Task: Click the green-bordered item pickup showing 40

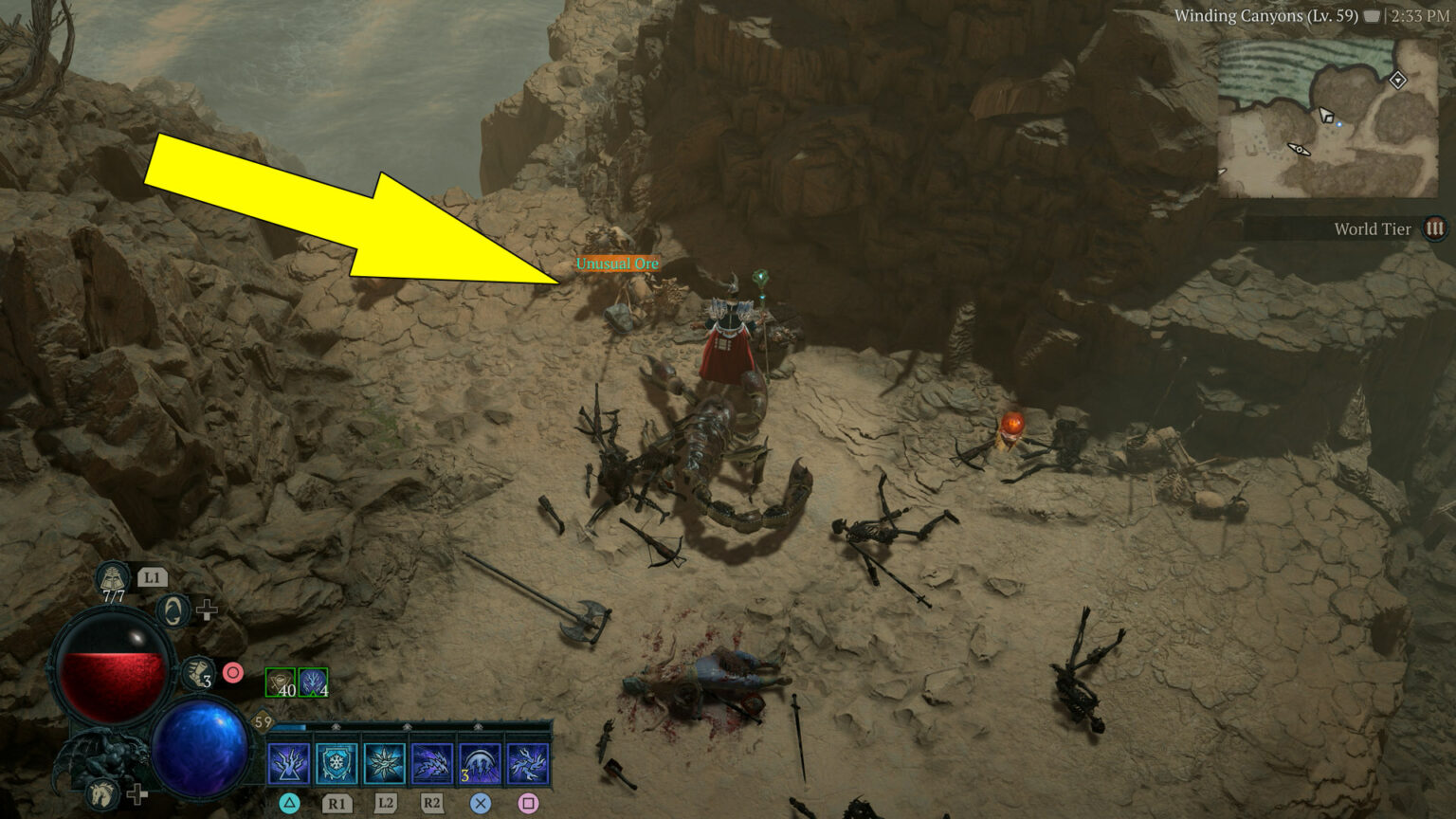Action: [x=280, y=682]
